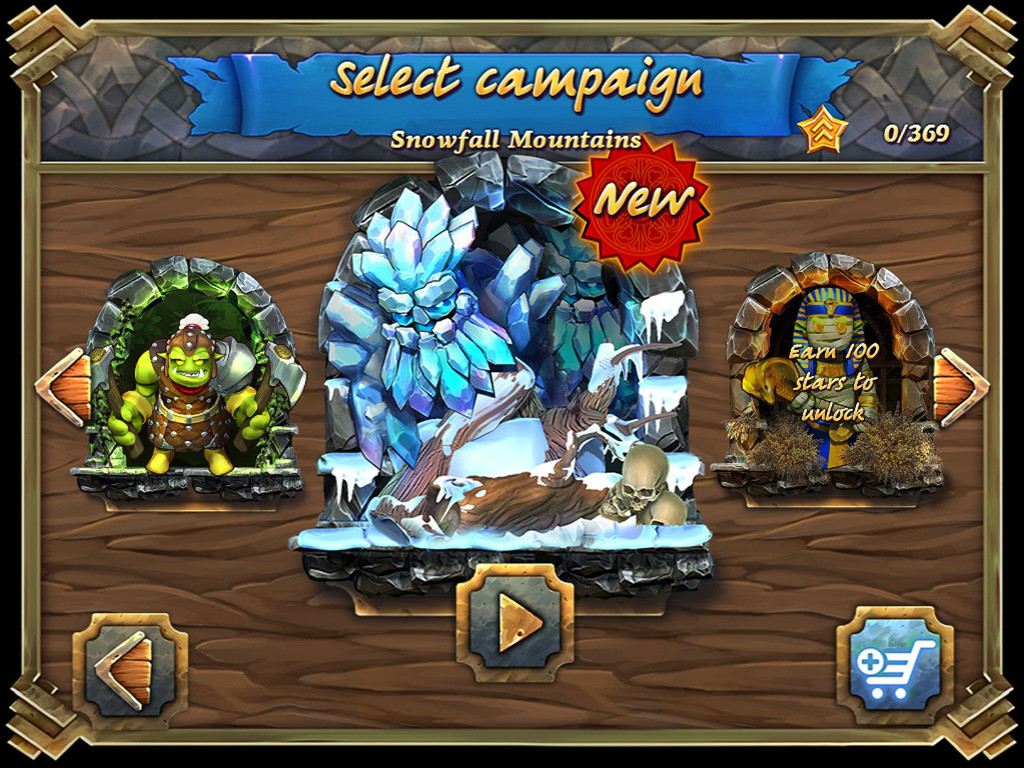Choose the Snowfall Mountains ice crystal campaign
The height and width of the screenshot is (768, 1024).
[505, 380]
